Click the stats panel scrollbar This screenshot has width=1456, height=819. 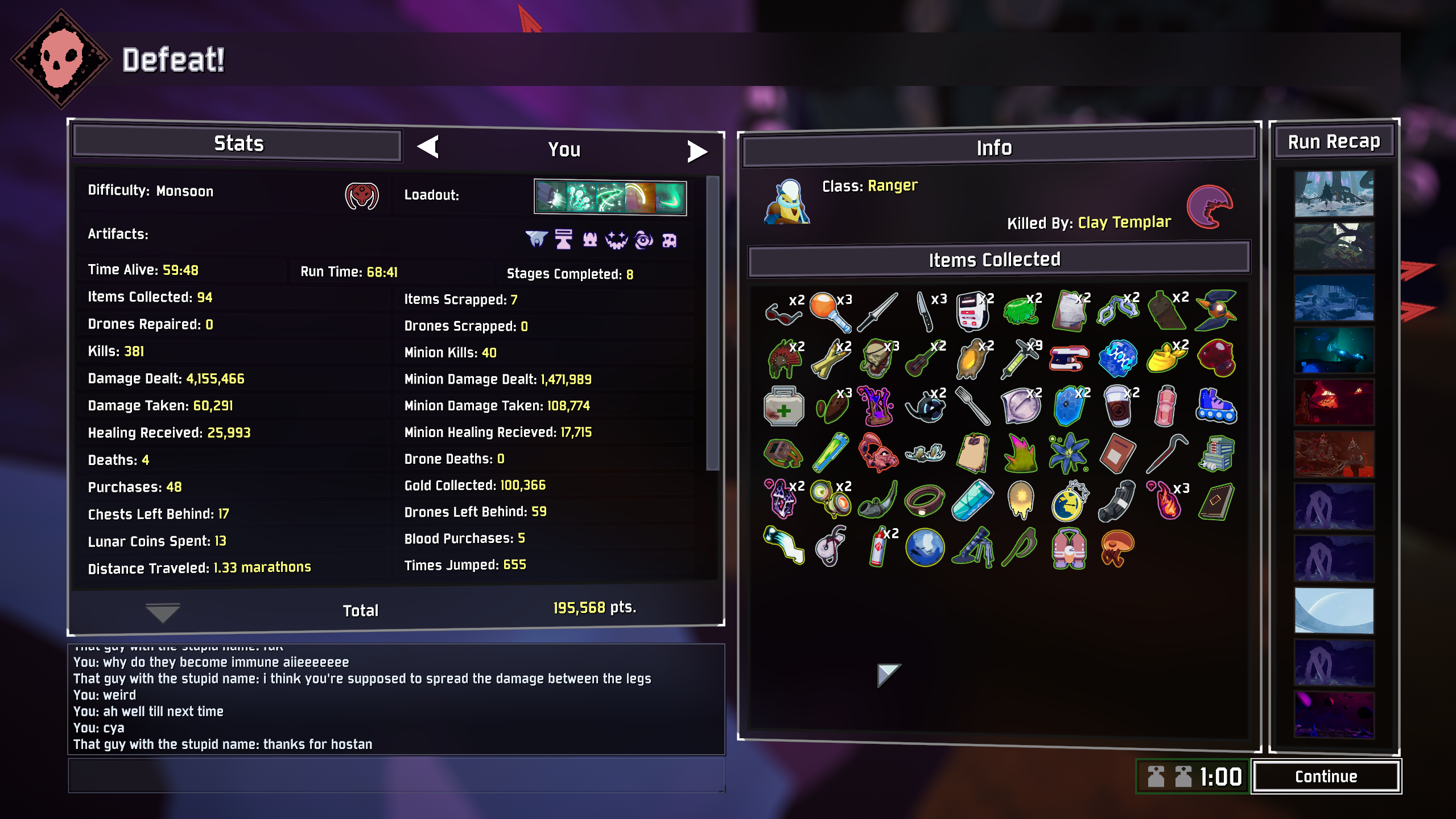pos(712,323)
